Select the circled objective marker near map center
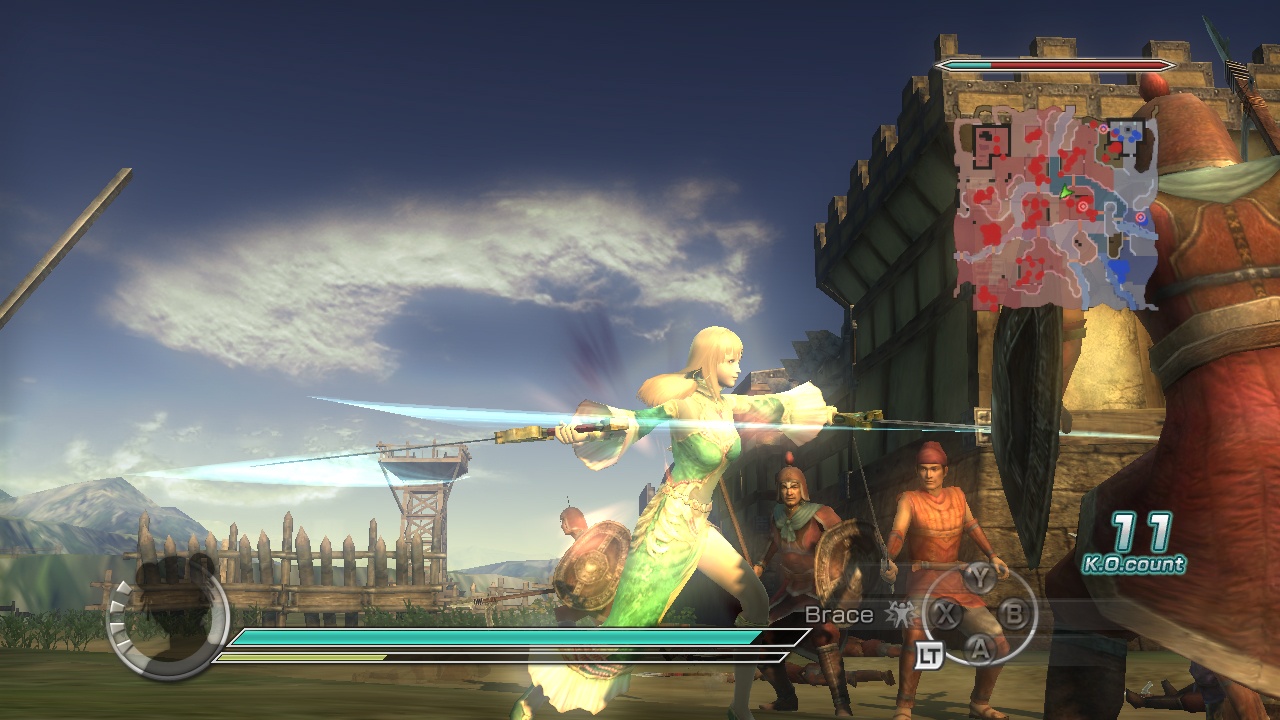Viewport: 1280px width, 720px height. pyautogui.click(x=1083, y=206)
